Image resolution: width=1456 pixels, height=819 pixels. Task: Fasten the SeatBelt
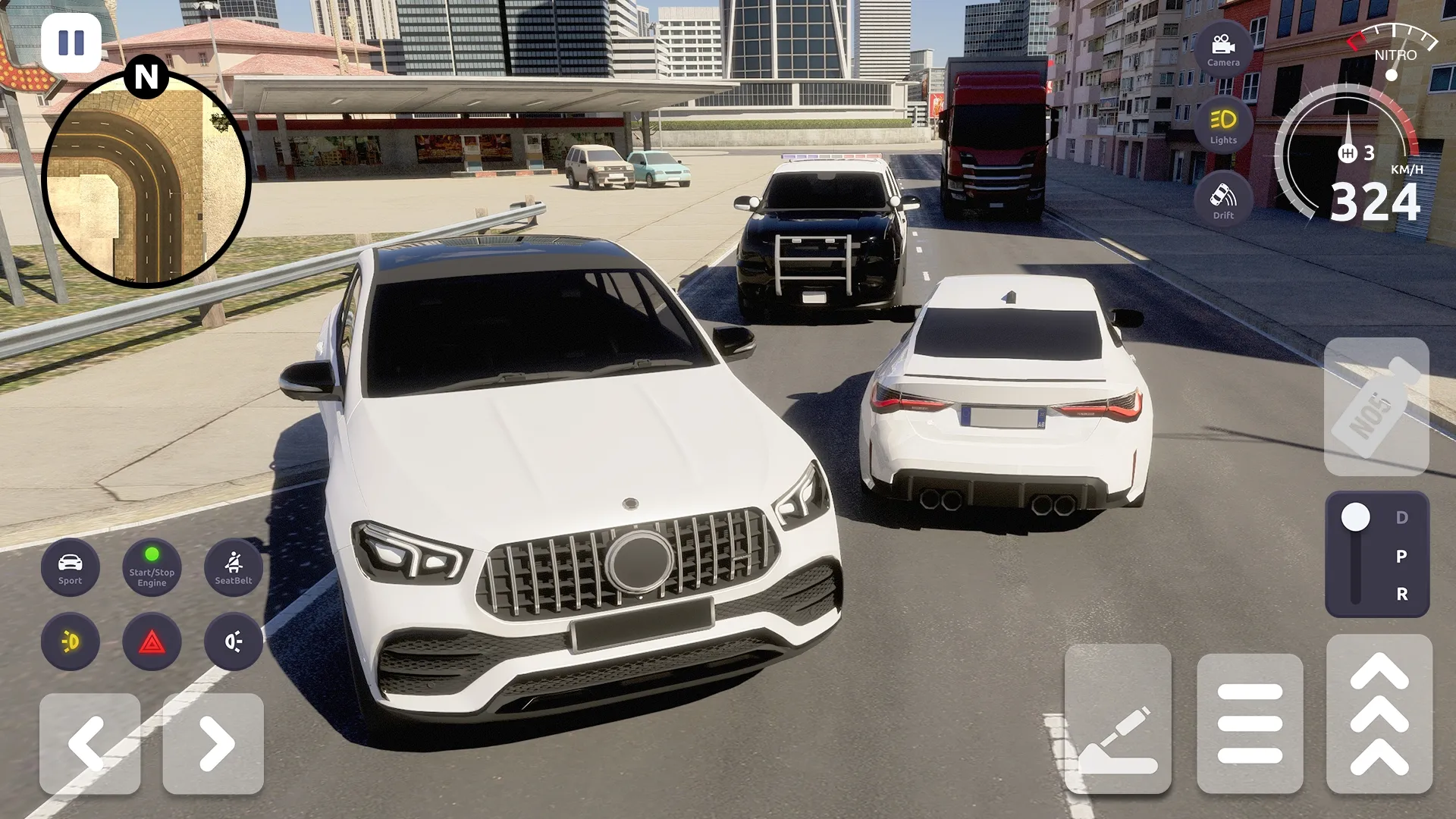(234, 567)
